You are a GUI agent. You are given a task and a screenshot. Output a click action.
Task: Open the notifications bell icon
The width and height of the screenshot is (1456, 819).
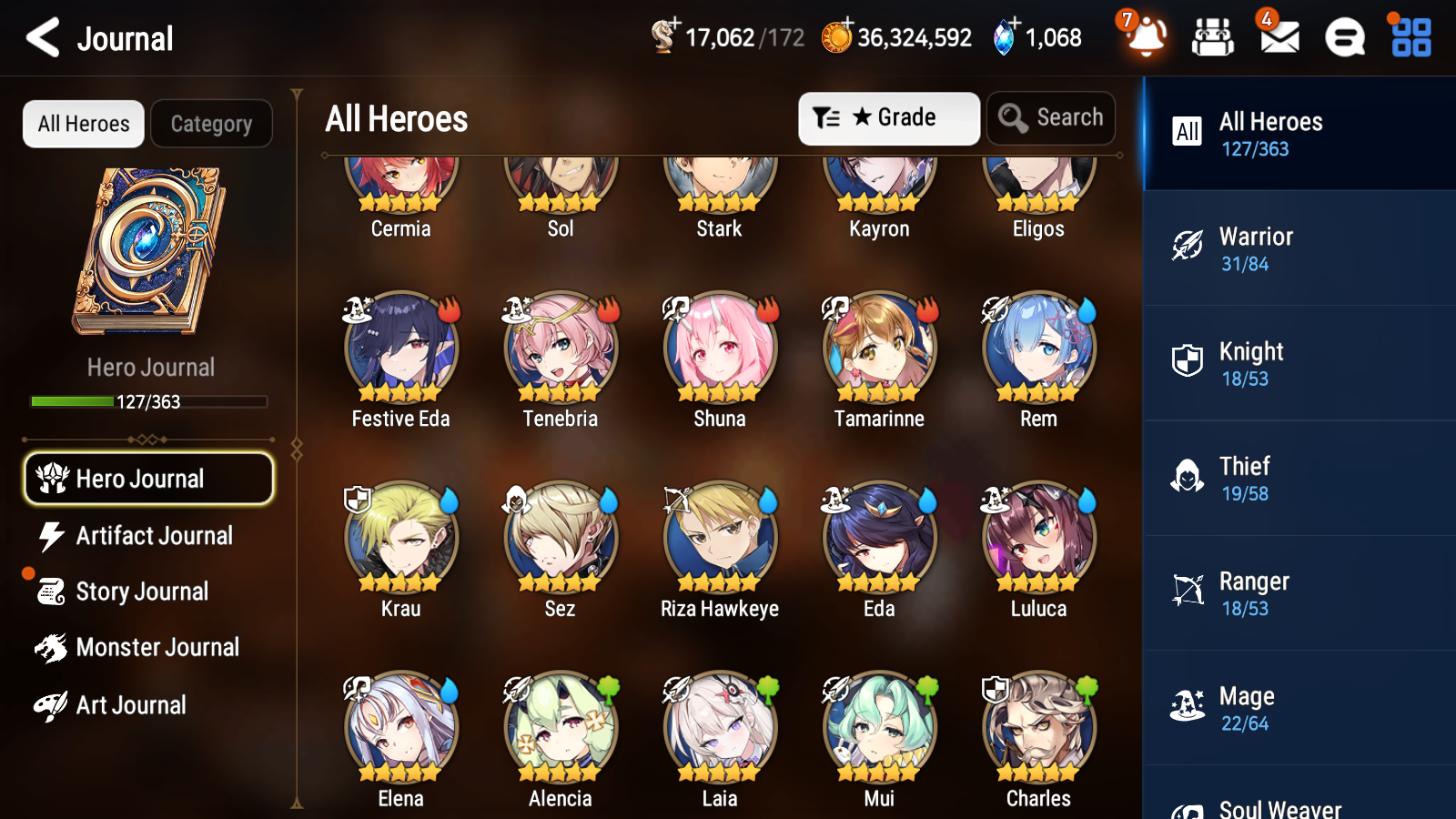point(1146,38)
